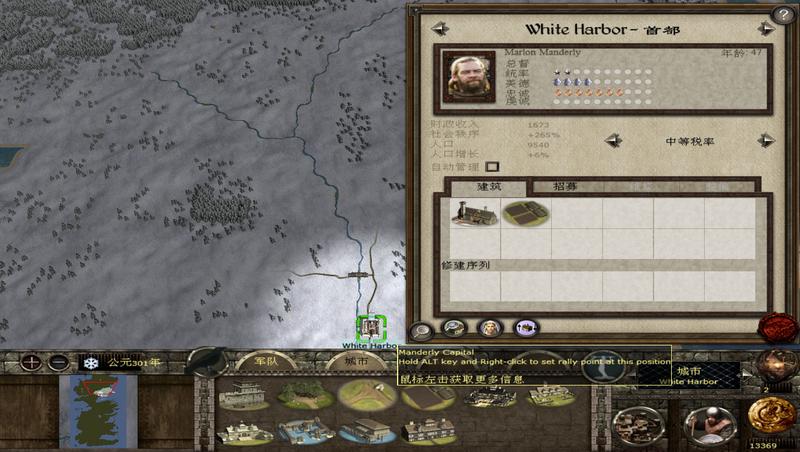Open the 军队 army tab
The height and width of the screenshot is (452, 800).
point(265,361)
